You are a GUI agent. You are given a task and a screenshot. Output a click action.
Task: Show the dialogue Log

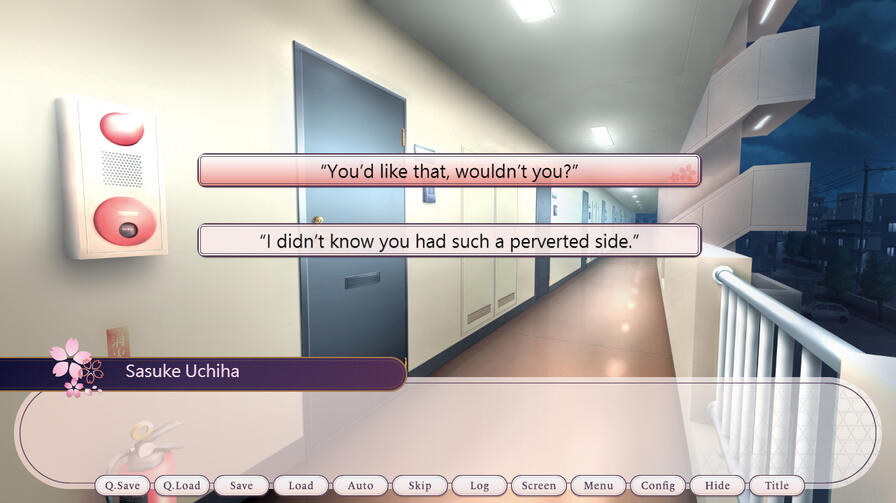[x=479, y=486]
